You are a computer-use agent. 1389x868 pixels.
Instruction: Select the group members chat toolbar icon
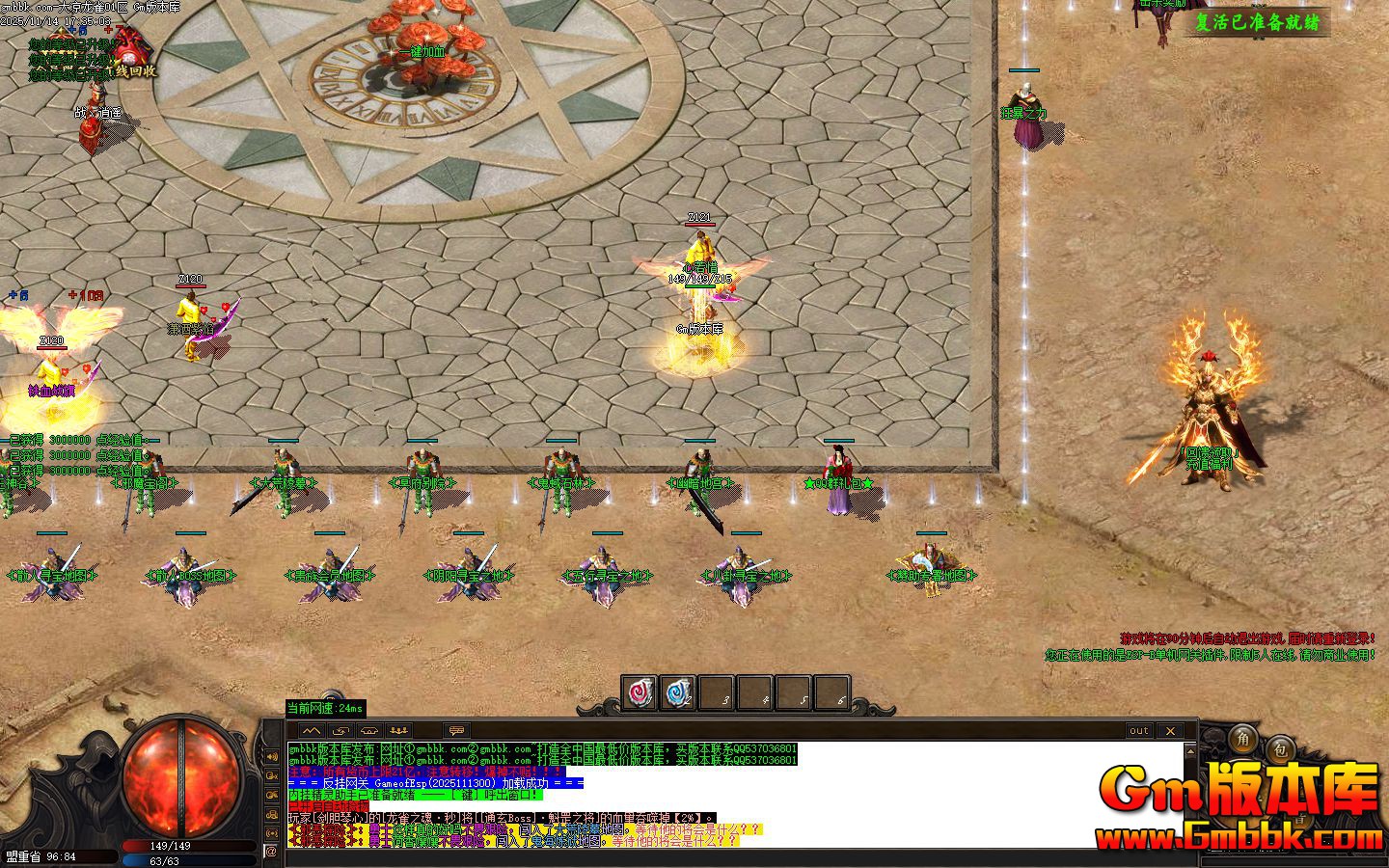[398, 731]
